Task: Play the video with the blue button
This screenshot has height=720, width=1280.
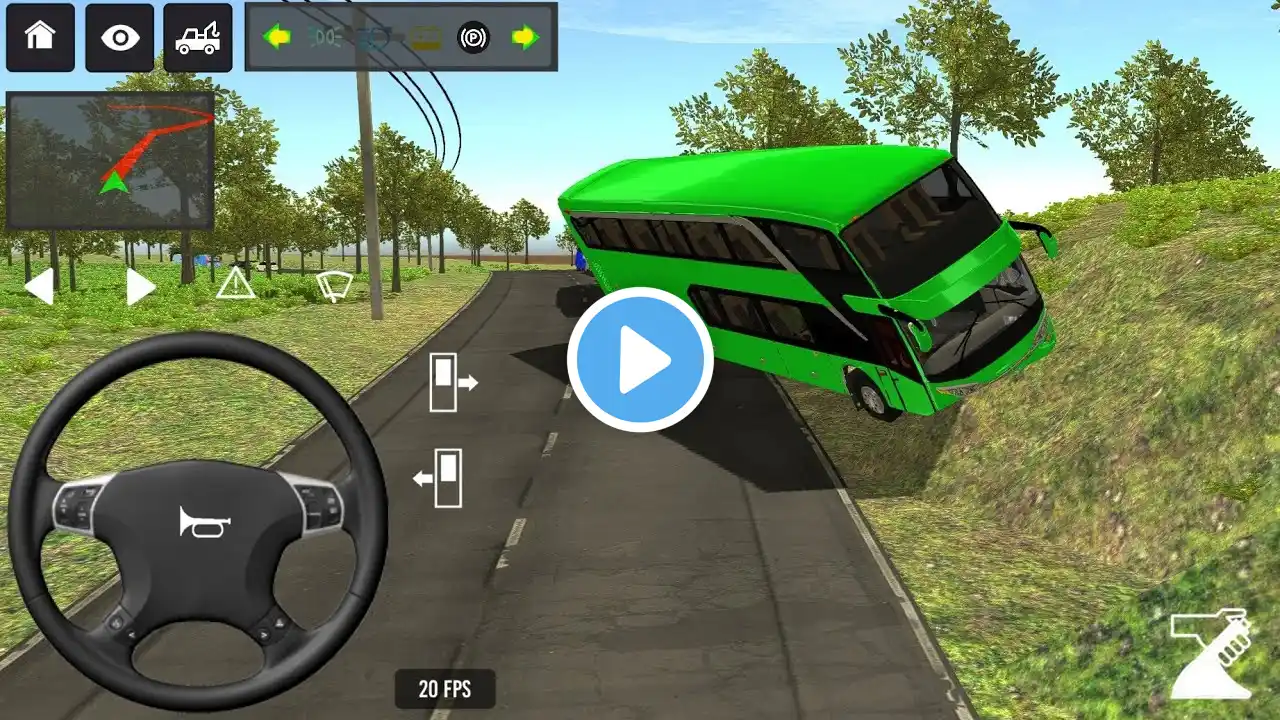Action: click(640, 360)
